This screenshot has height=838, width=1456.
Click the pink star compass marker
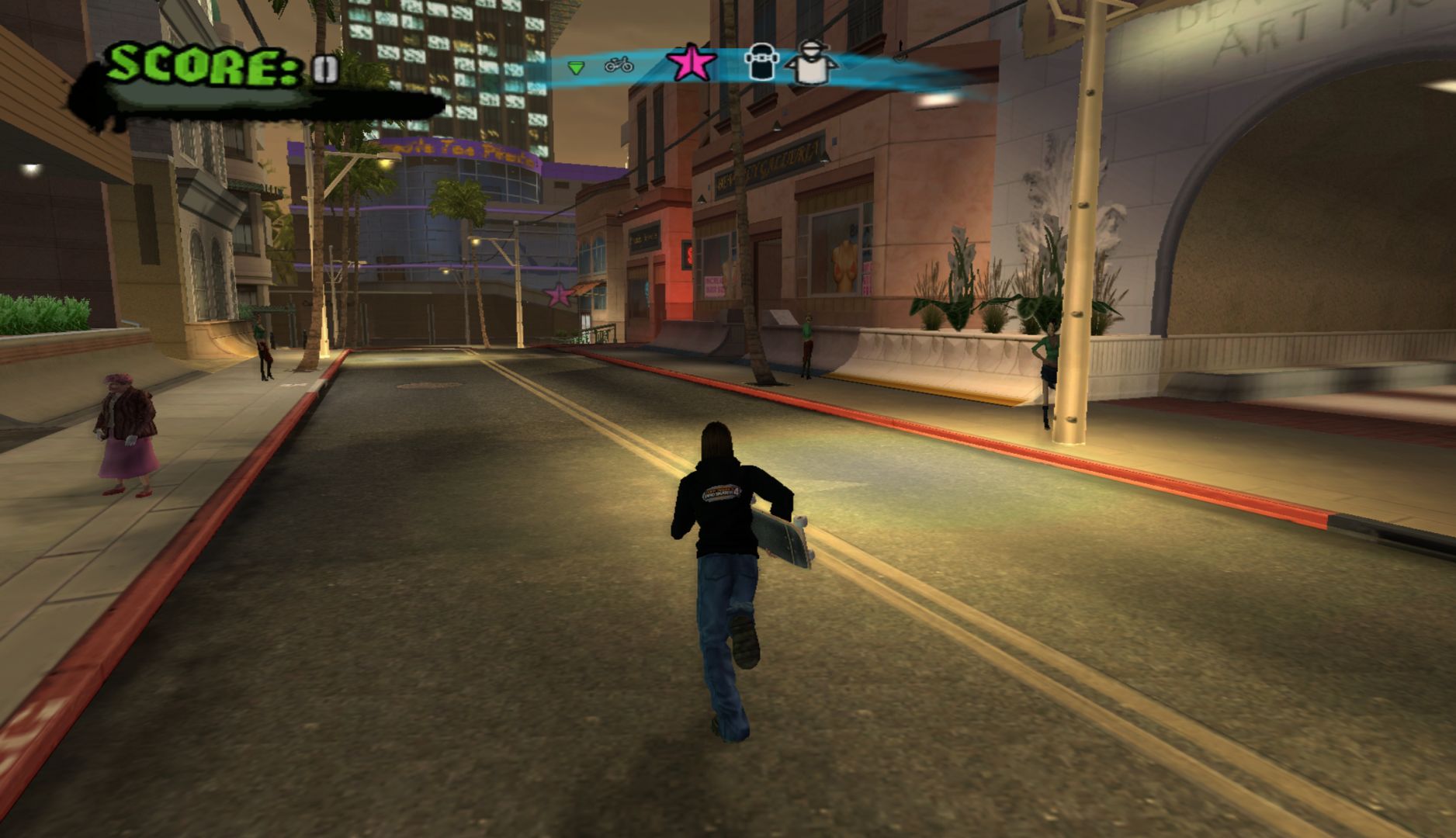pyautogui.click(x=691, y=64)
